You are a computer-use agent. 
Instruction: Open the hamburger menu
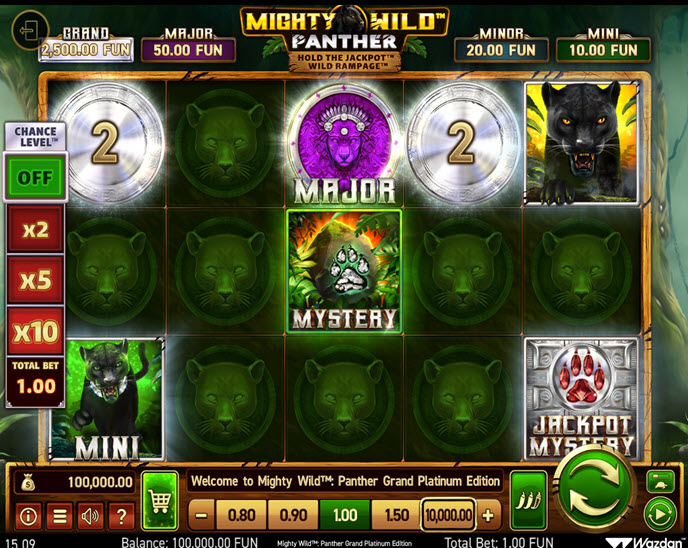59,516
